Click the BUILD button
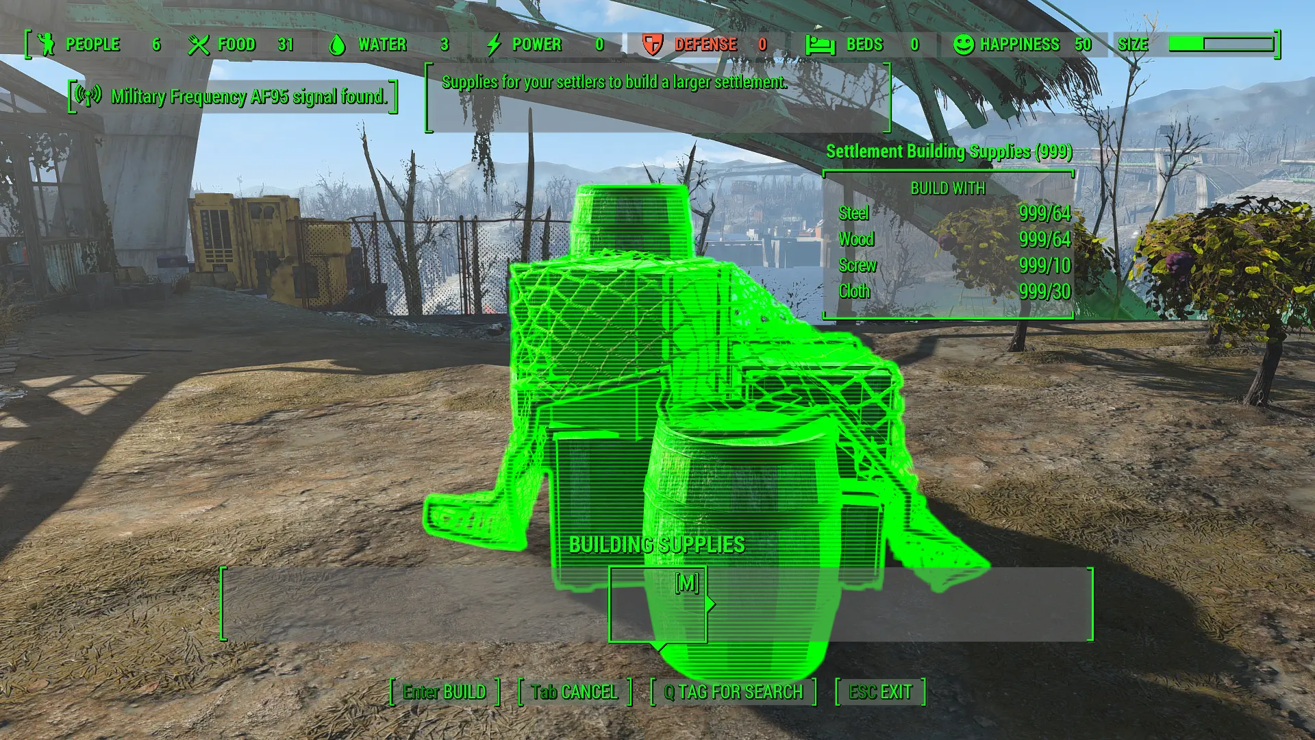Screen dimensions: 1315x740 (x=444, y=692)
